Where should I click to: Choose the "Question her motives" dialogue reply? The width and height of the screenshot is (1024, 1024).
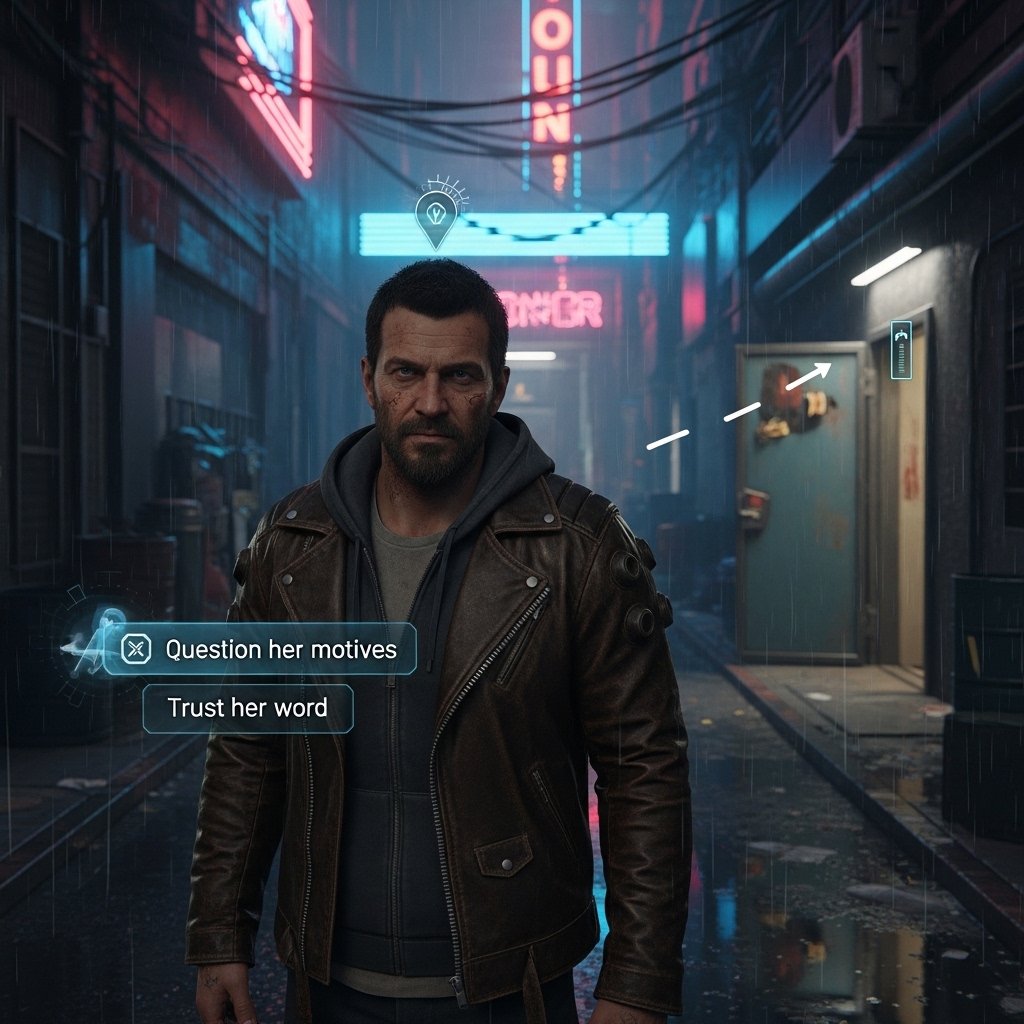pyautogui.click(x=260, y=649)
